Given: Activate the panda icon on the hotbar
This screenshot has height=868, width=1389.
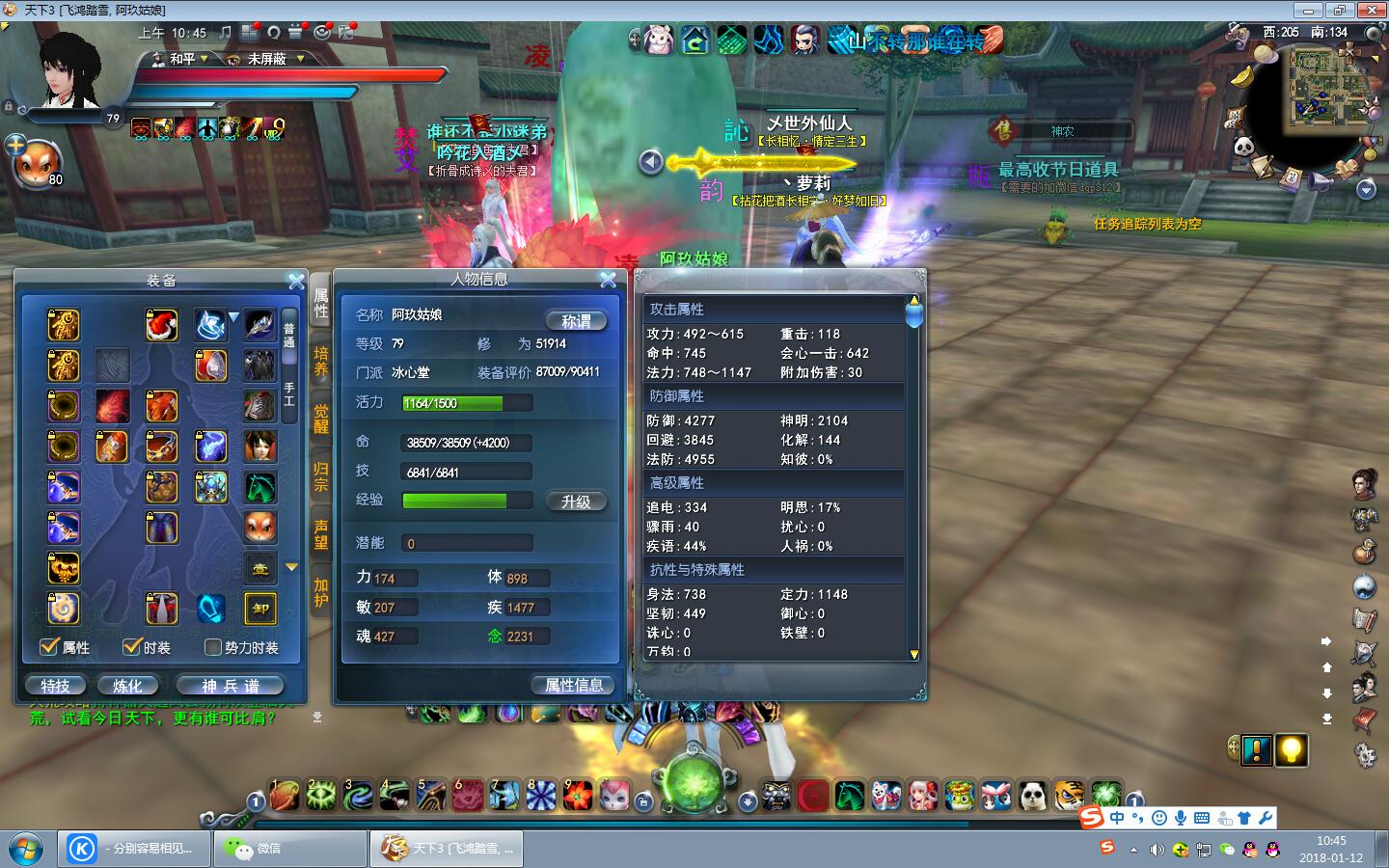Looking at the screenshot, I should (1033, 796).
